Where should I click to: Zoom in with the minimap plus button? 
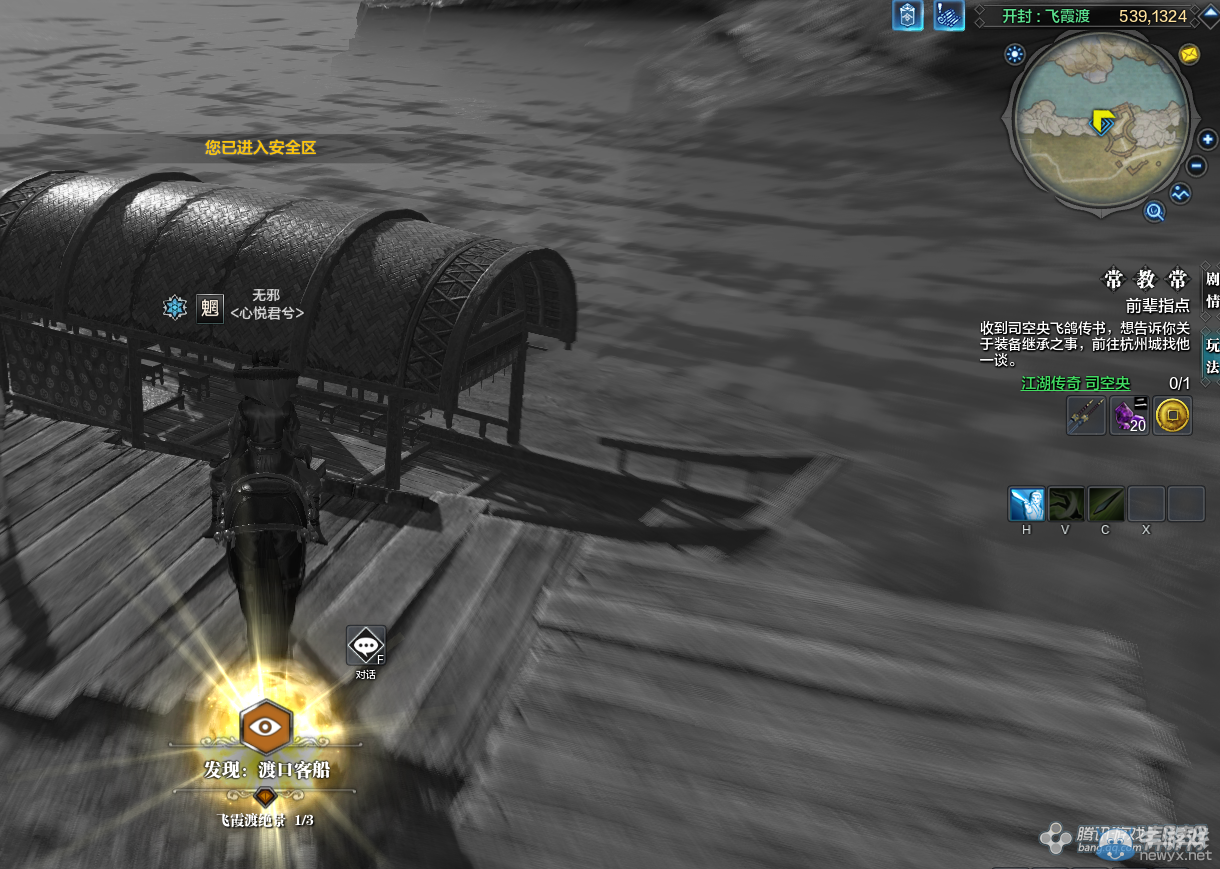point(1208,140)
